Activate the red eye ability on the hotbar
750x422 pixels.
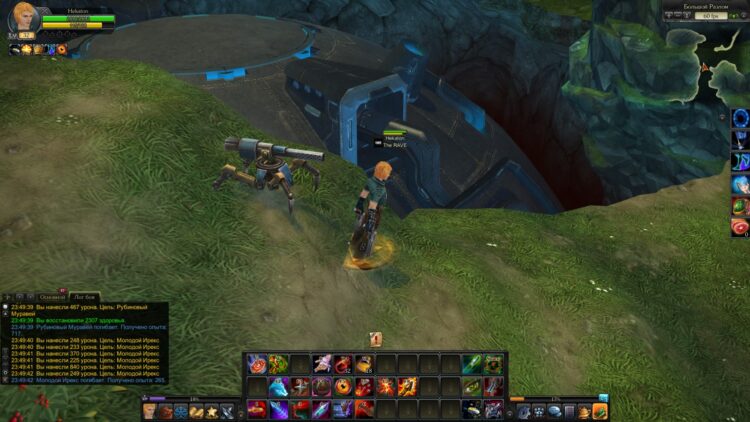pyautogui.click(x=342, y=386)
